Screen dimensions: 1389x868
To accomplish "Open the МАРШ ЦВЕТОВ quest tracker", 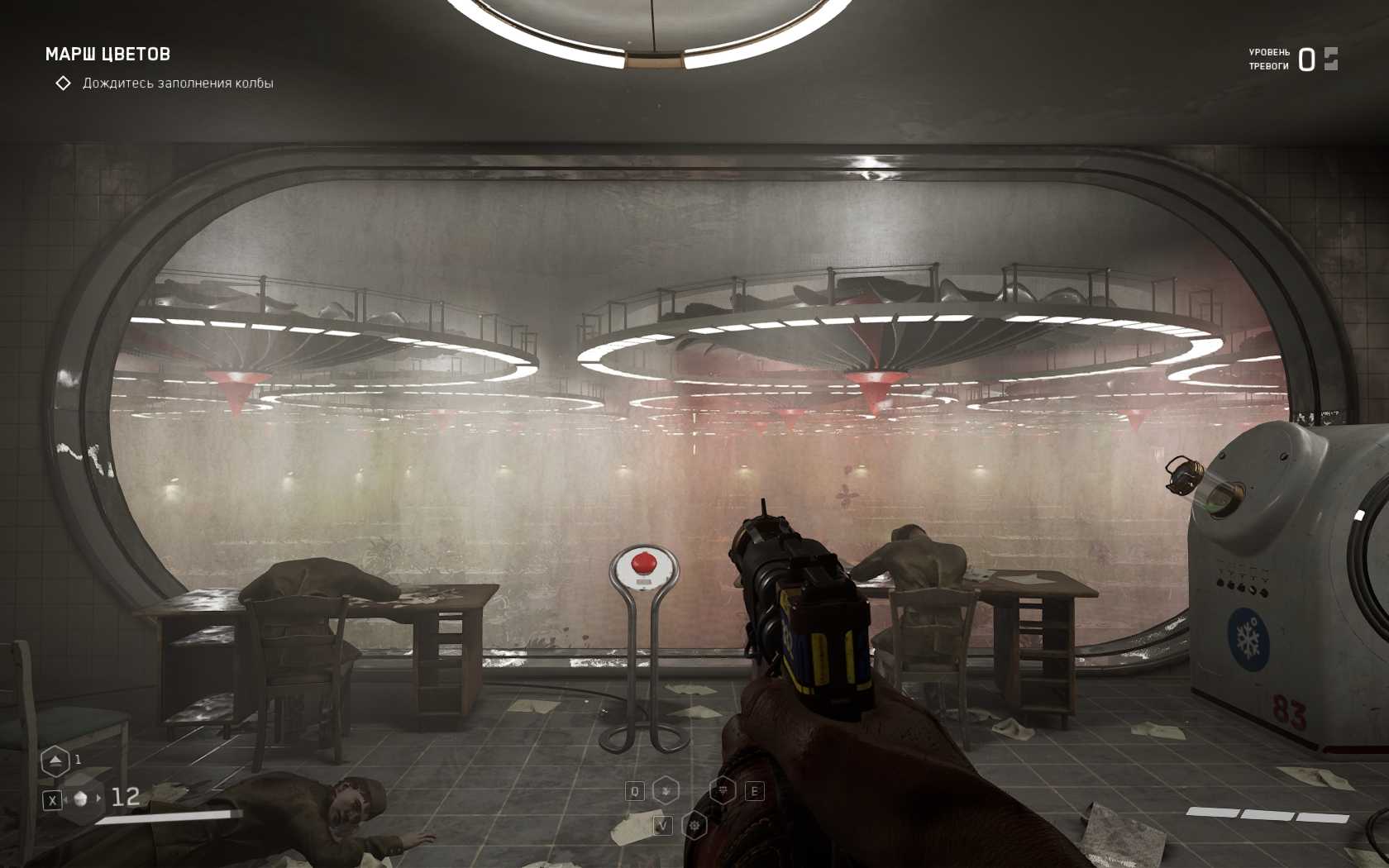I will click(107, 55).
